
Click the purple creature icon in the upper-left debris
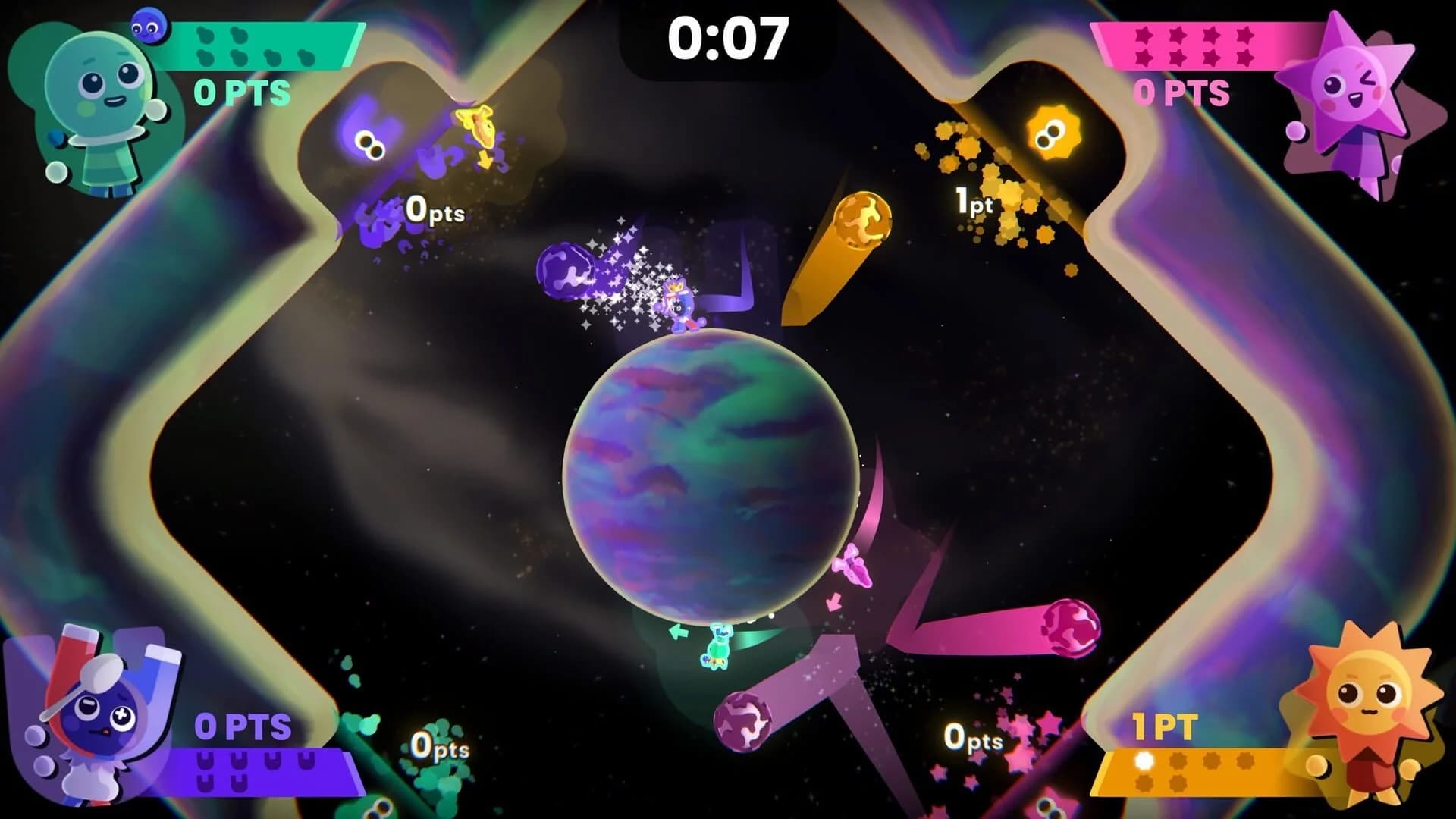pyautogui.click(x=369, y=144)
